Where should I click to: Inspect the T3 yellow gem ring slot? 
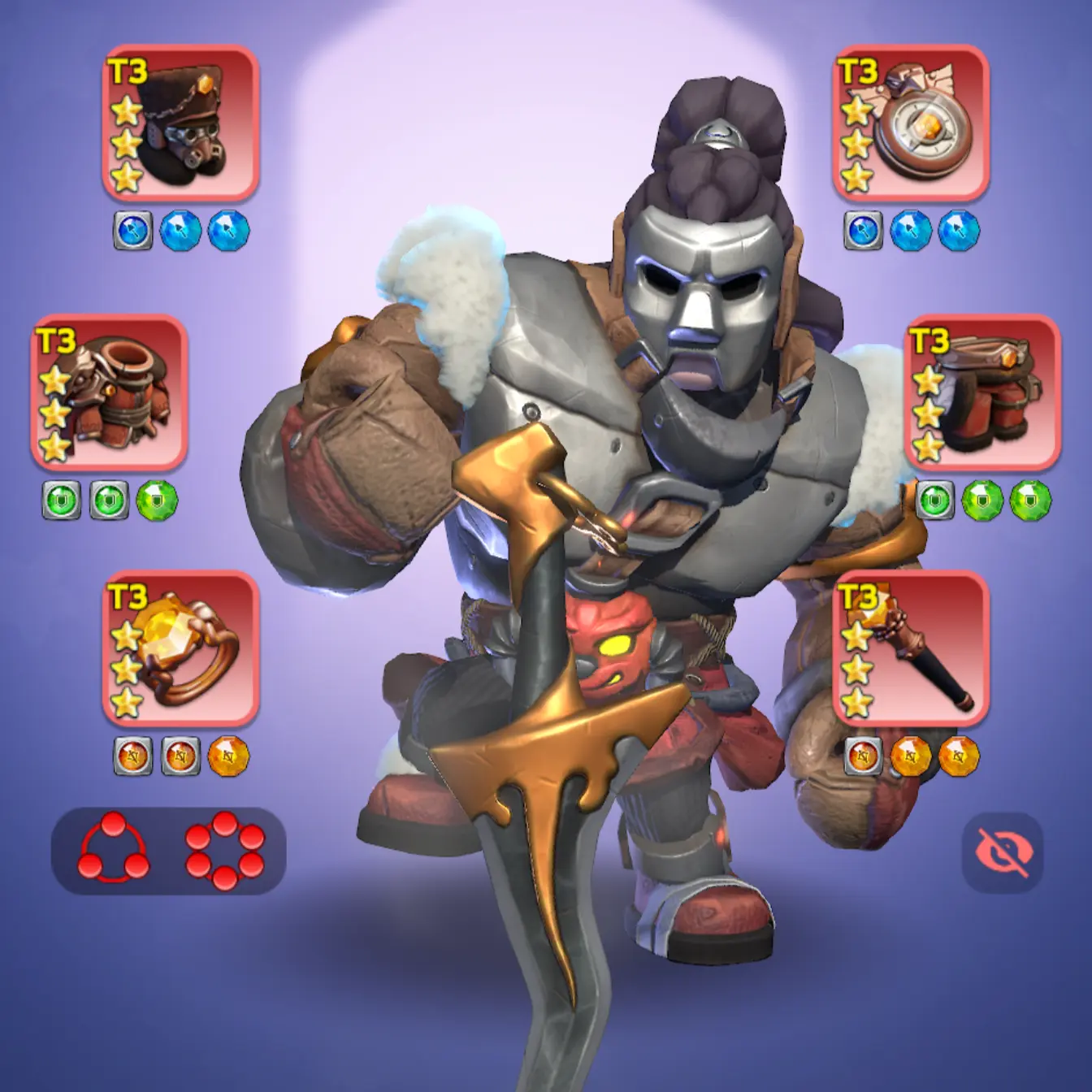[x=180, y=648]
